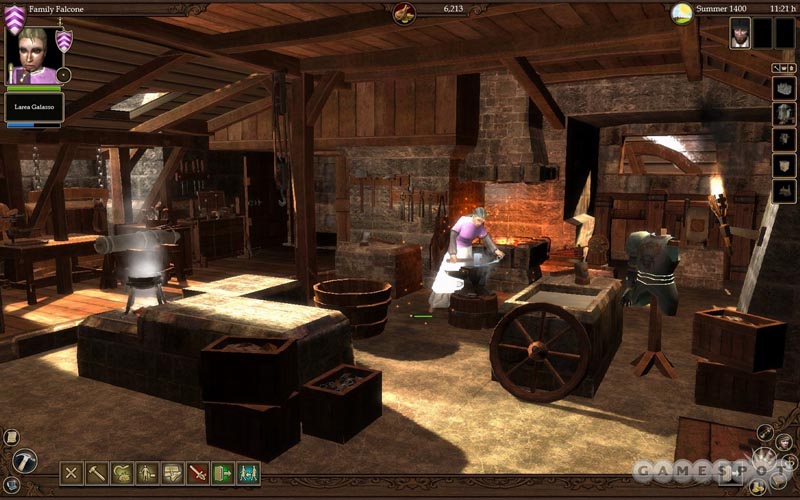Activate the hammer craft action
This screenshot has width=800, height=500.
click(97, 472)
